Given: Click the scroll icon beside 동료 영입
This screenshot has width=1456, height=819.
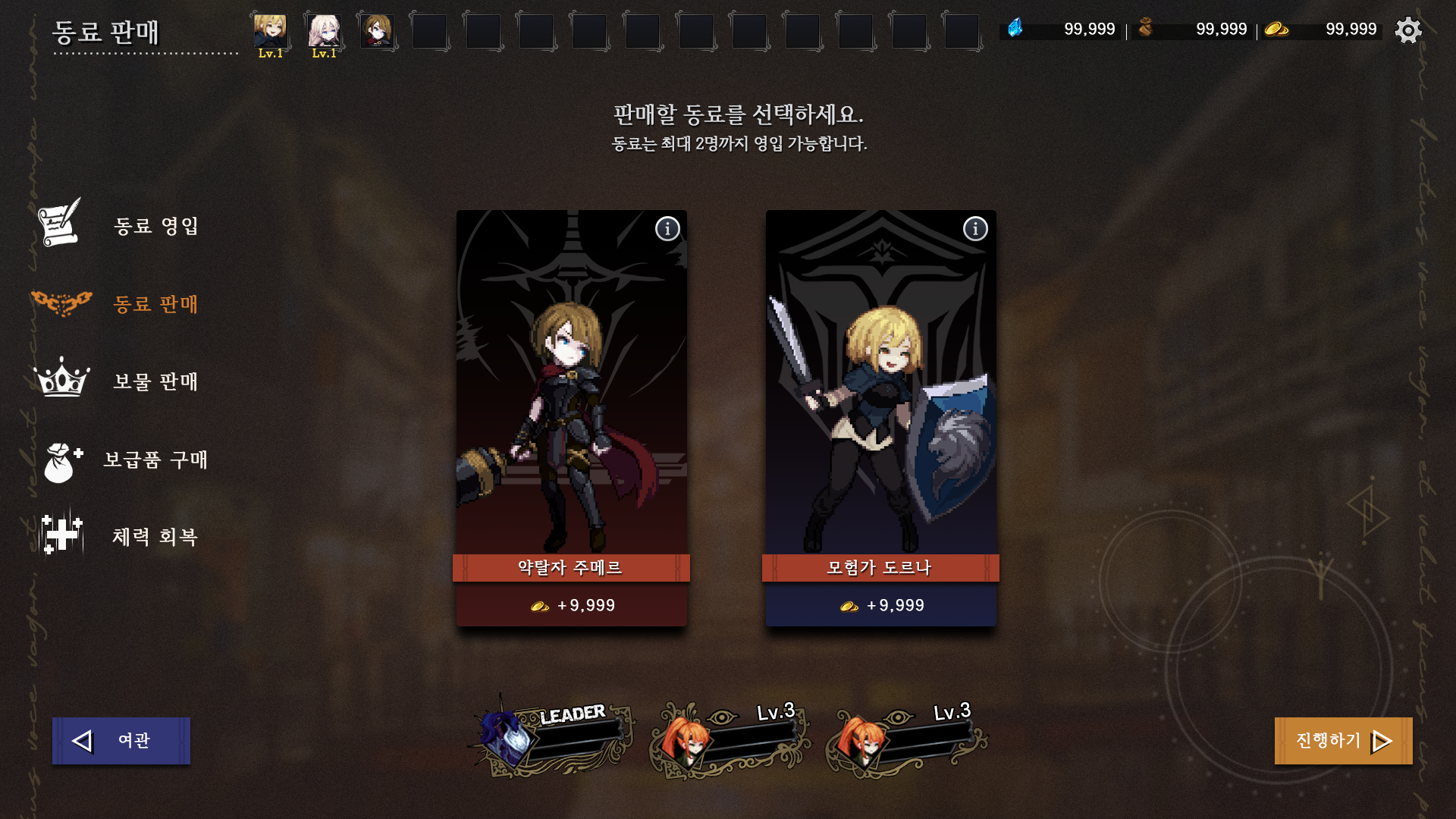Looking at the screenshot, I should click(59, 225).
